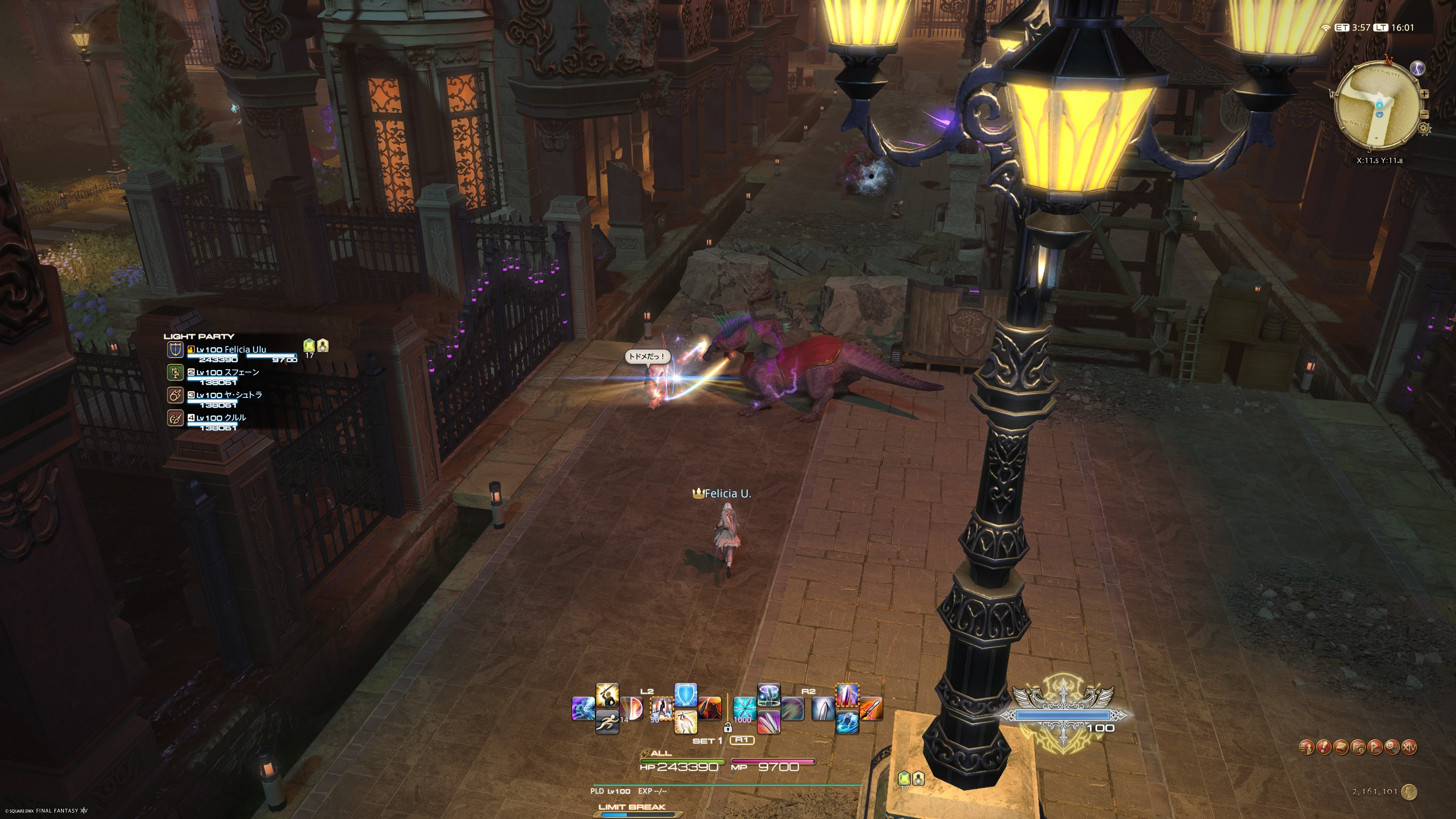
Task: Open the Party flag menu icon
Action: [x=1375, y=747]
